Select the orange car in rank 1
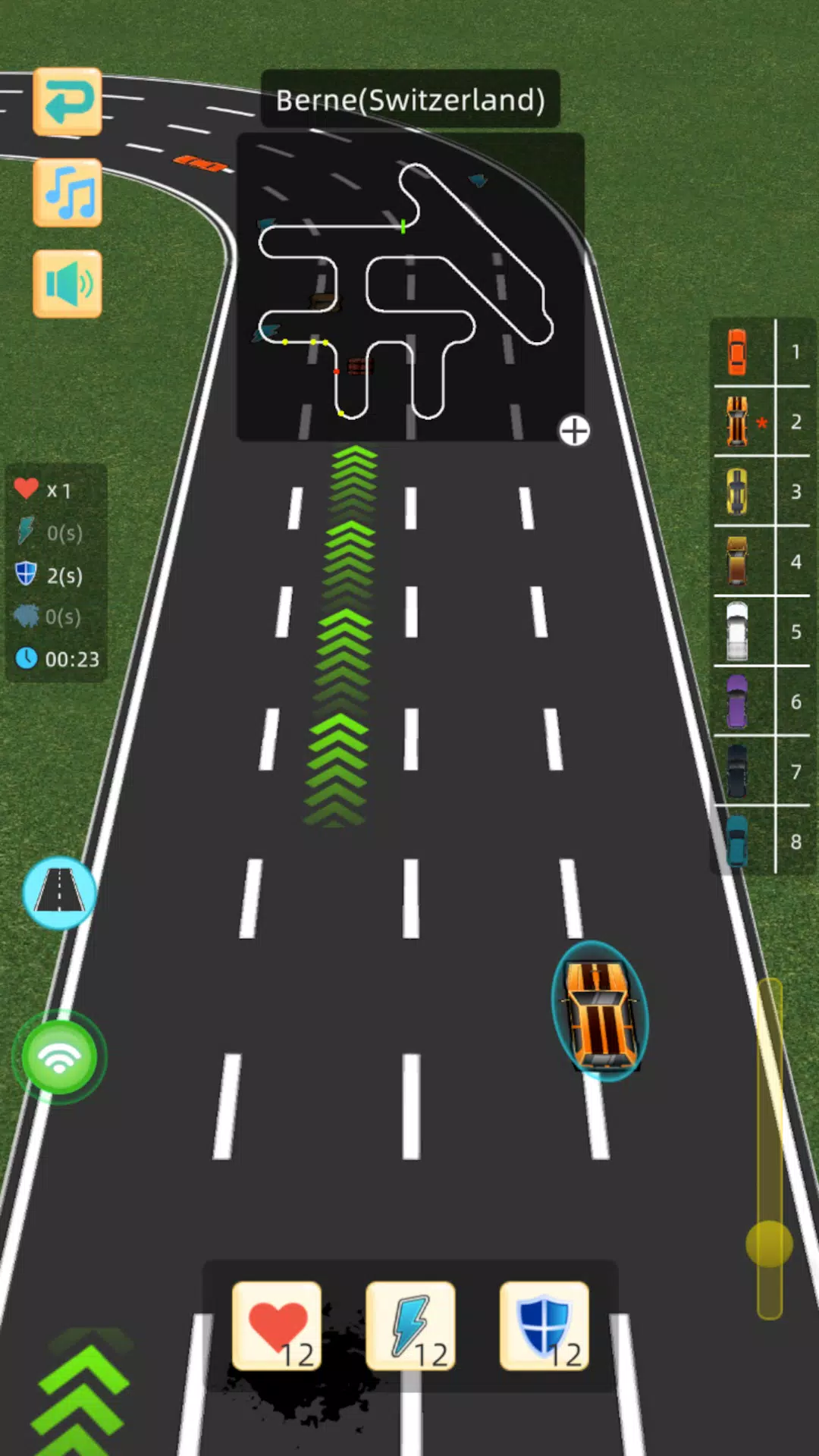819x1456 pixels. tap(737, 352)
